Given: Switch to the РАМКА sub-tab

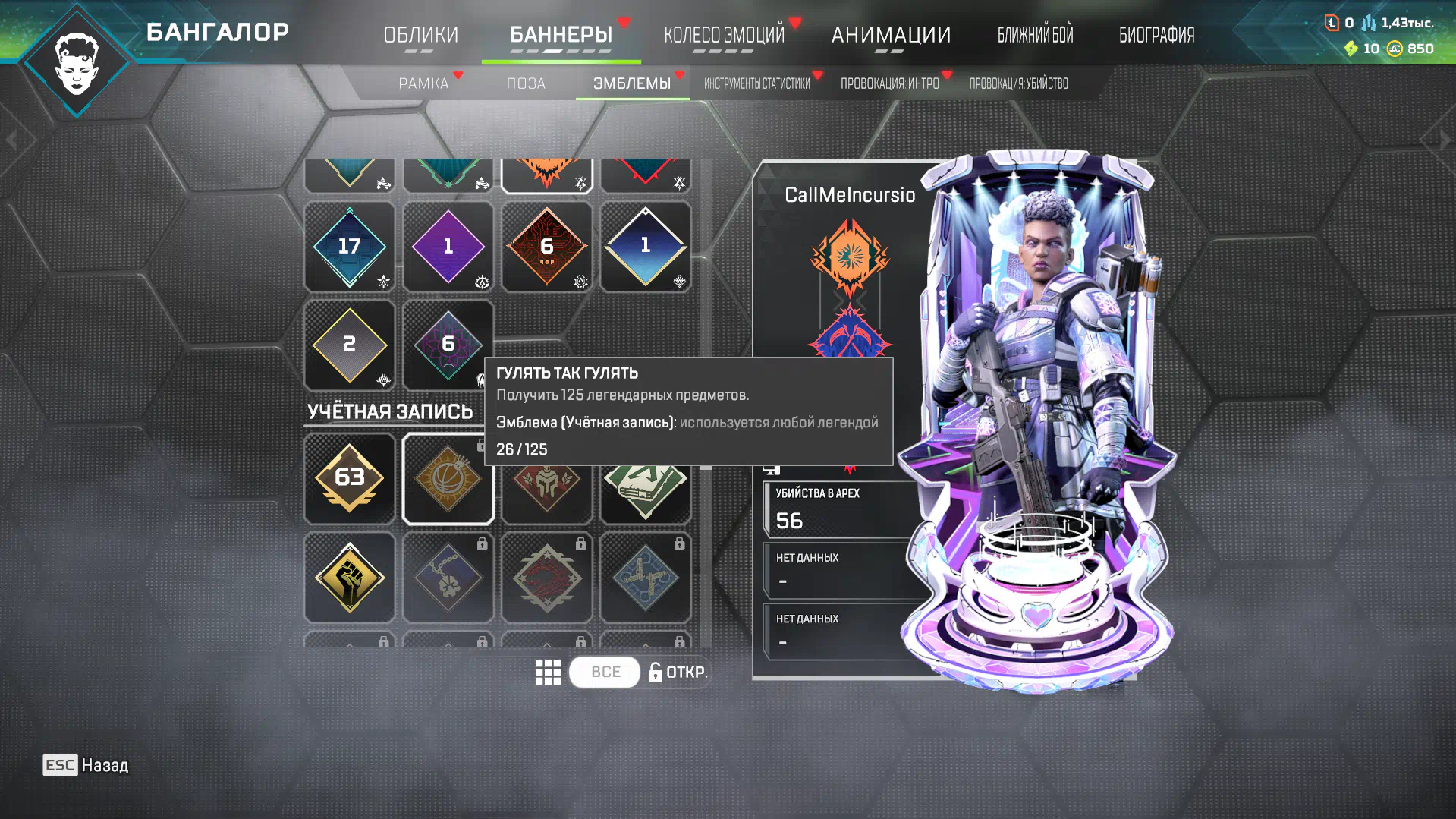Looking at the screenshot, I should pos(423,83).
